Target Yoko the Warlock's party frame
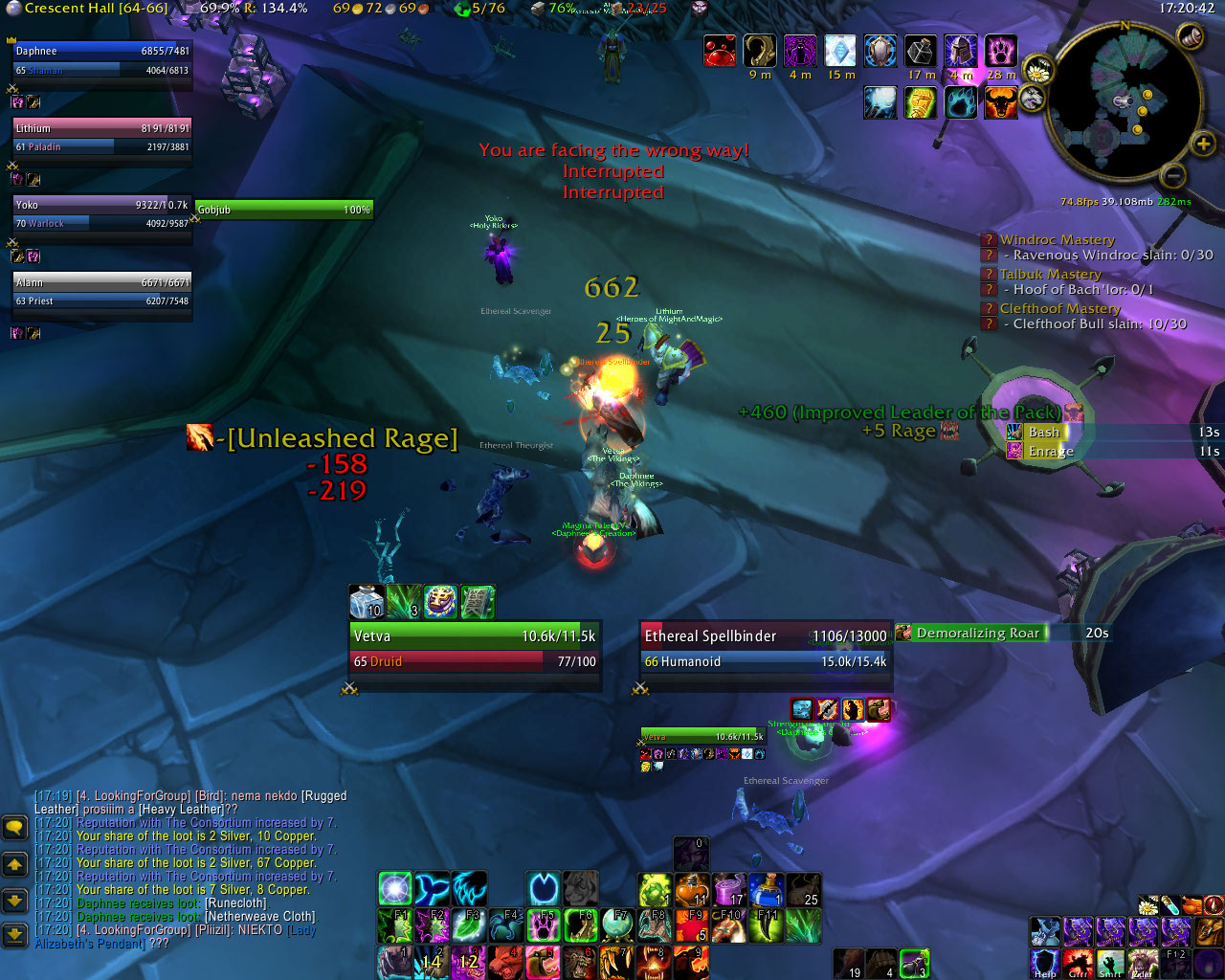 (x=101, y=213)
